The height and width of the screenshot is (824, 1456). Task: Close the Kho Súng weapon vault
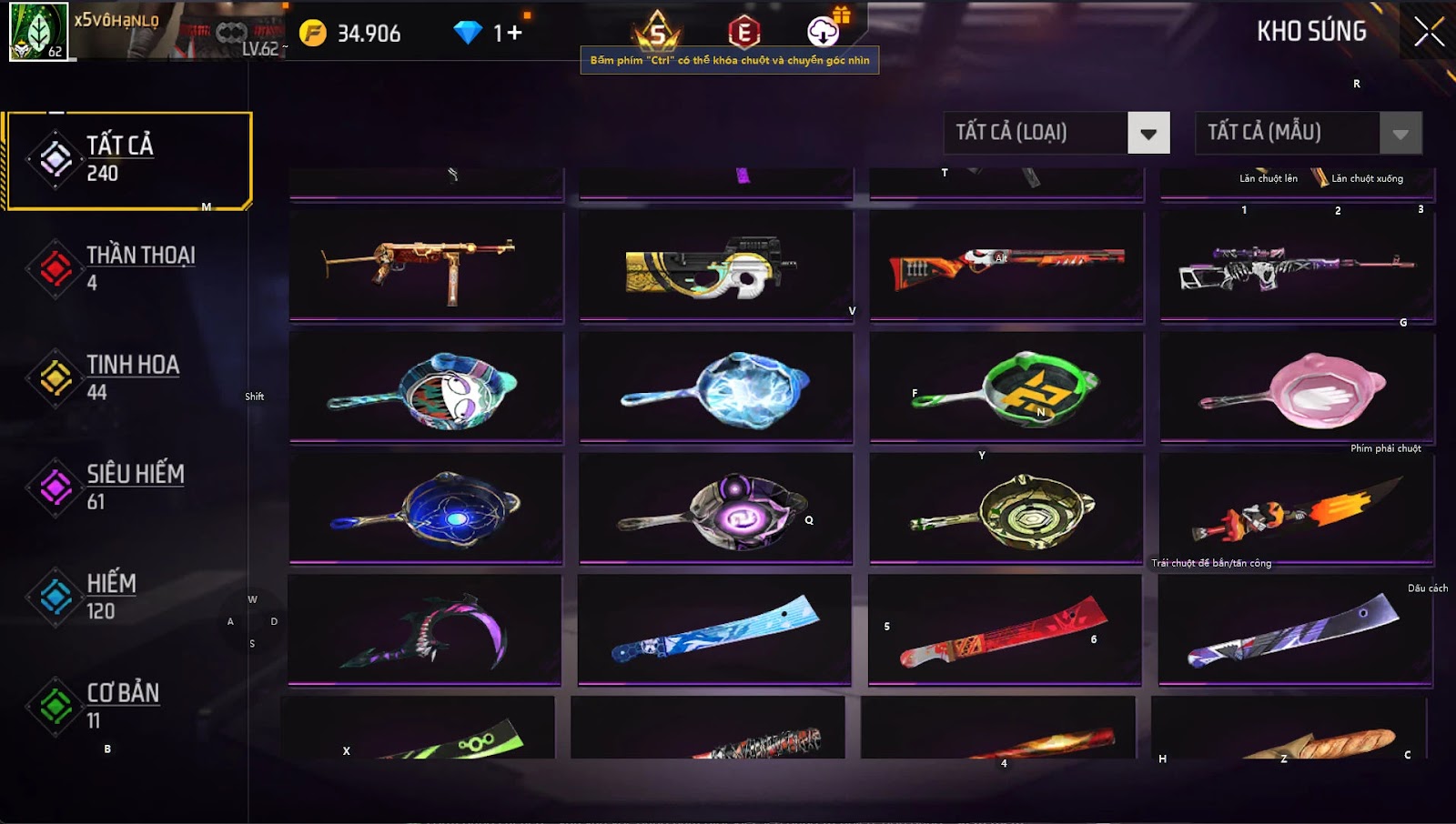pos(1428,32)
